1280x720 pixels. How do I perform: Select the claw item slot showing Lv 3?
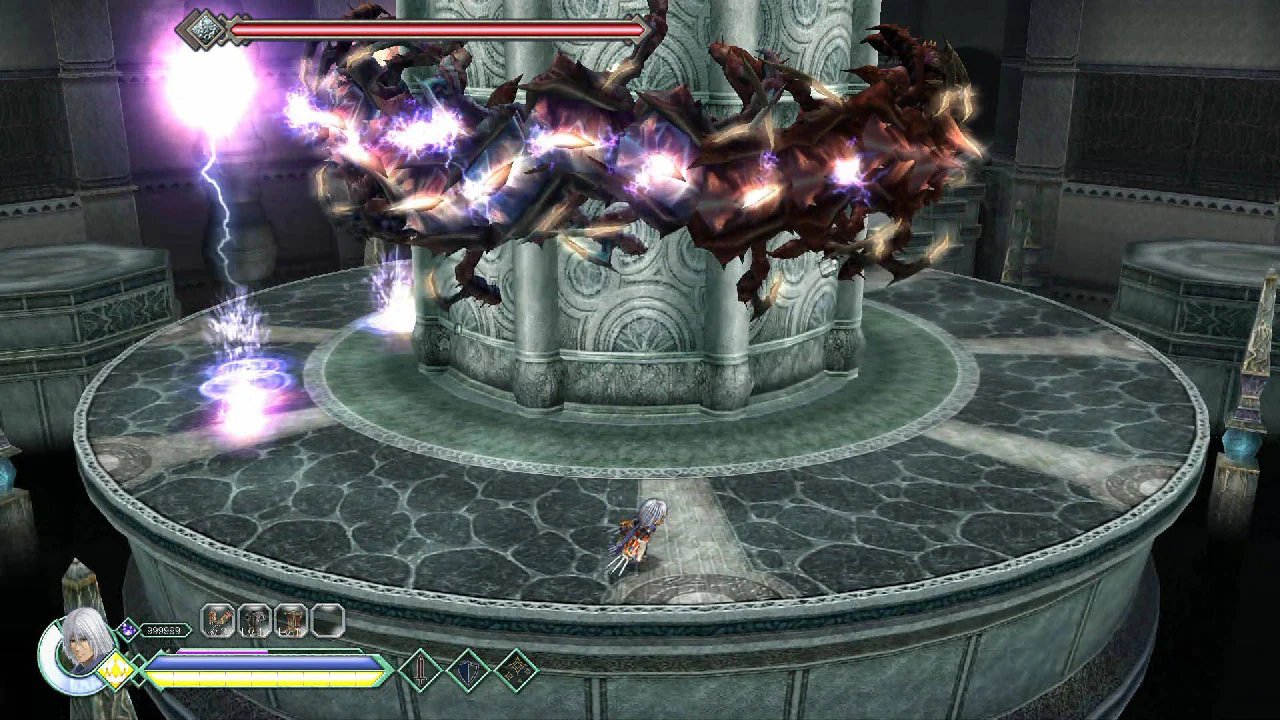217,618
